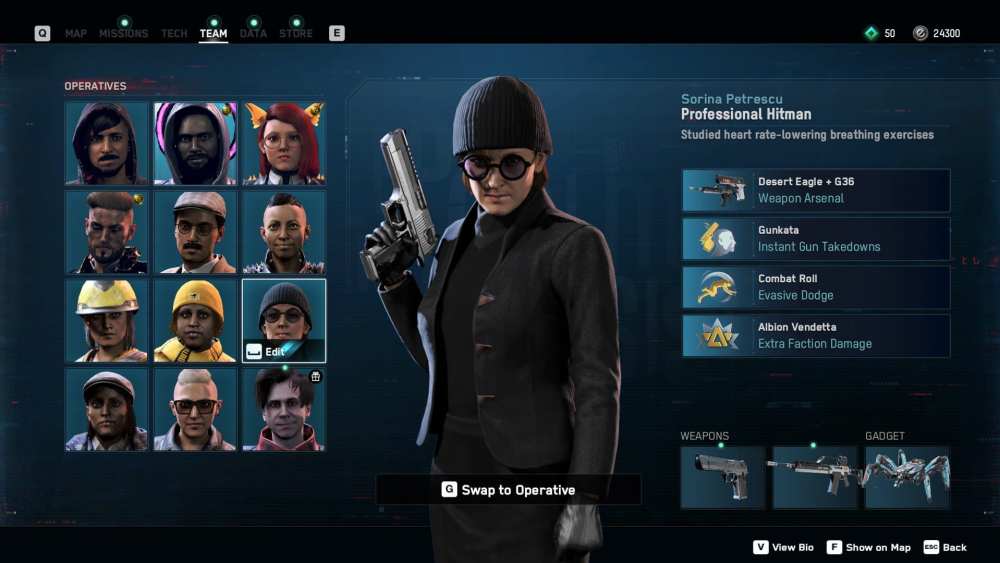Screen dimensions: 1000x563
Task: Pick the operative wearing a yellow hard hat
Action: pyautogui.click(x=107, y=320)
